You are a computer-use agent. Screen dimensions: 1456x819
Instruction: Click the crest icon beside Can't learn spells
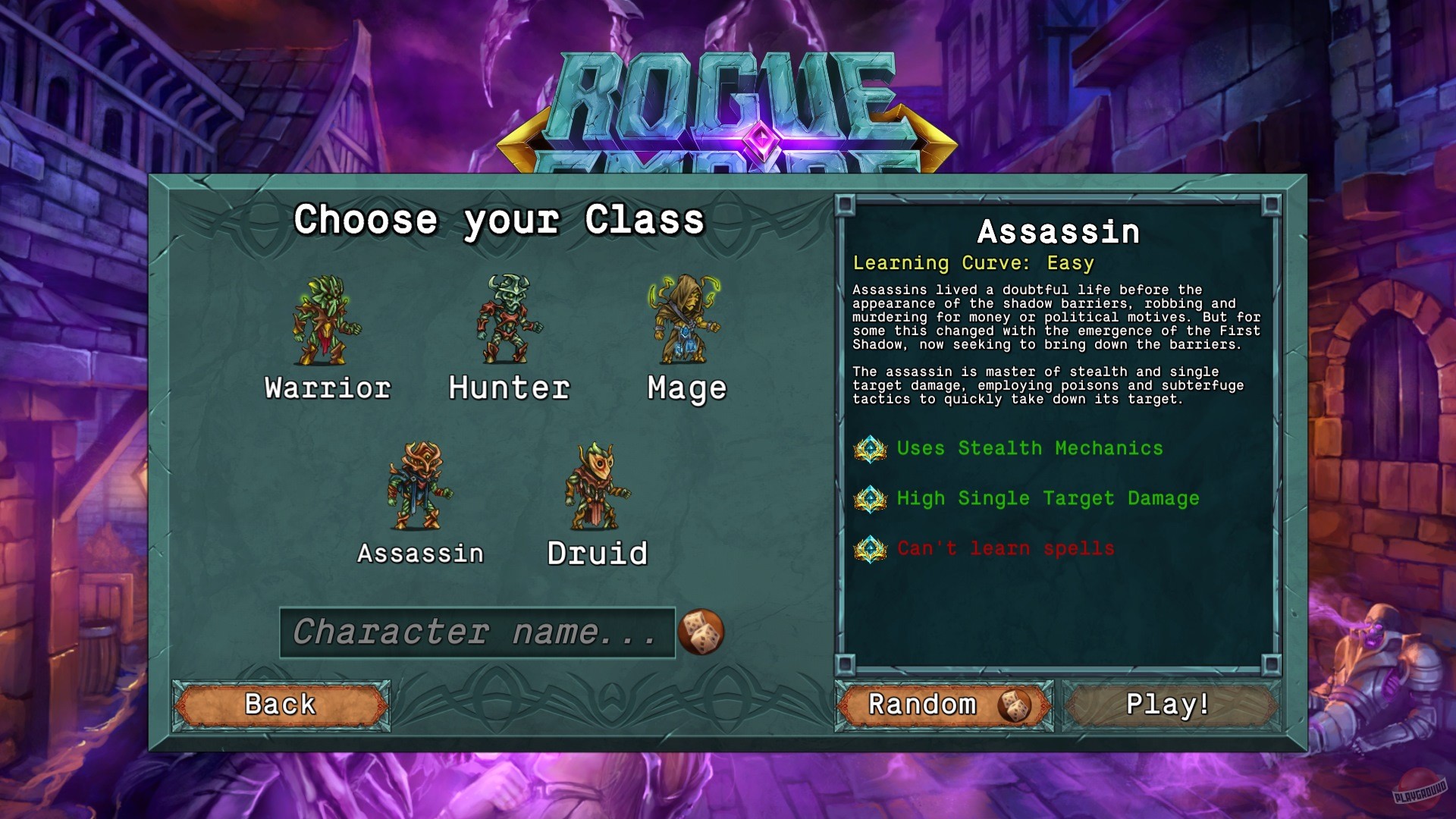click(871, 548)
